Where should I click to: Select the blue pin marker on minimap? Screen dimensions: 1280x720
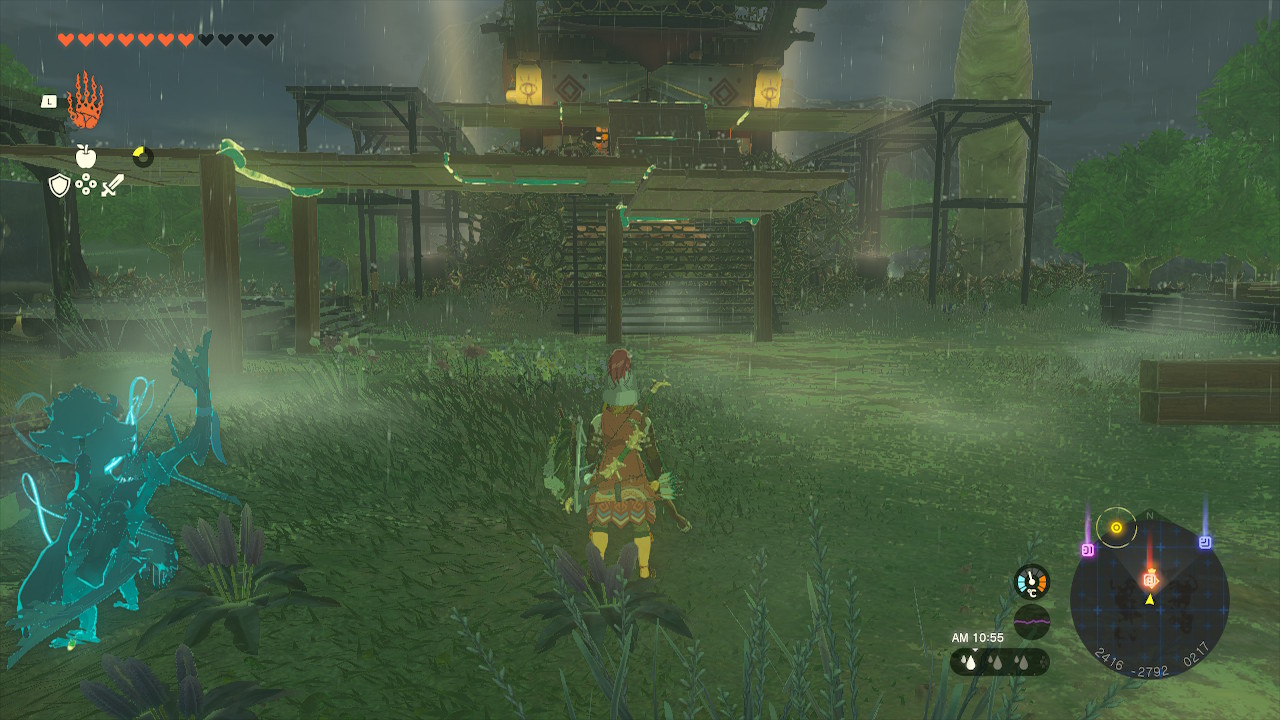tap(1205, 542)
